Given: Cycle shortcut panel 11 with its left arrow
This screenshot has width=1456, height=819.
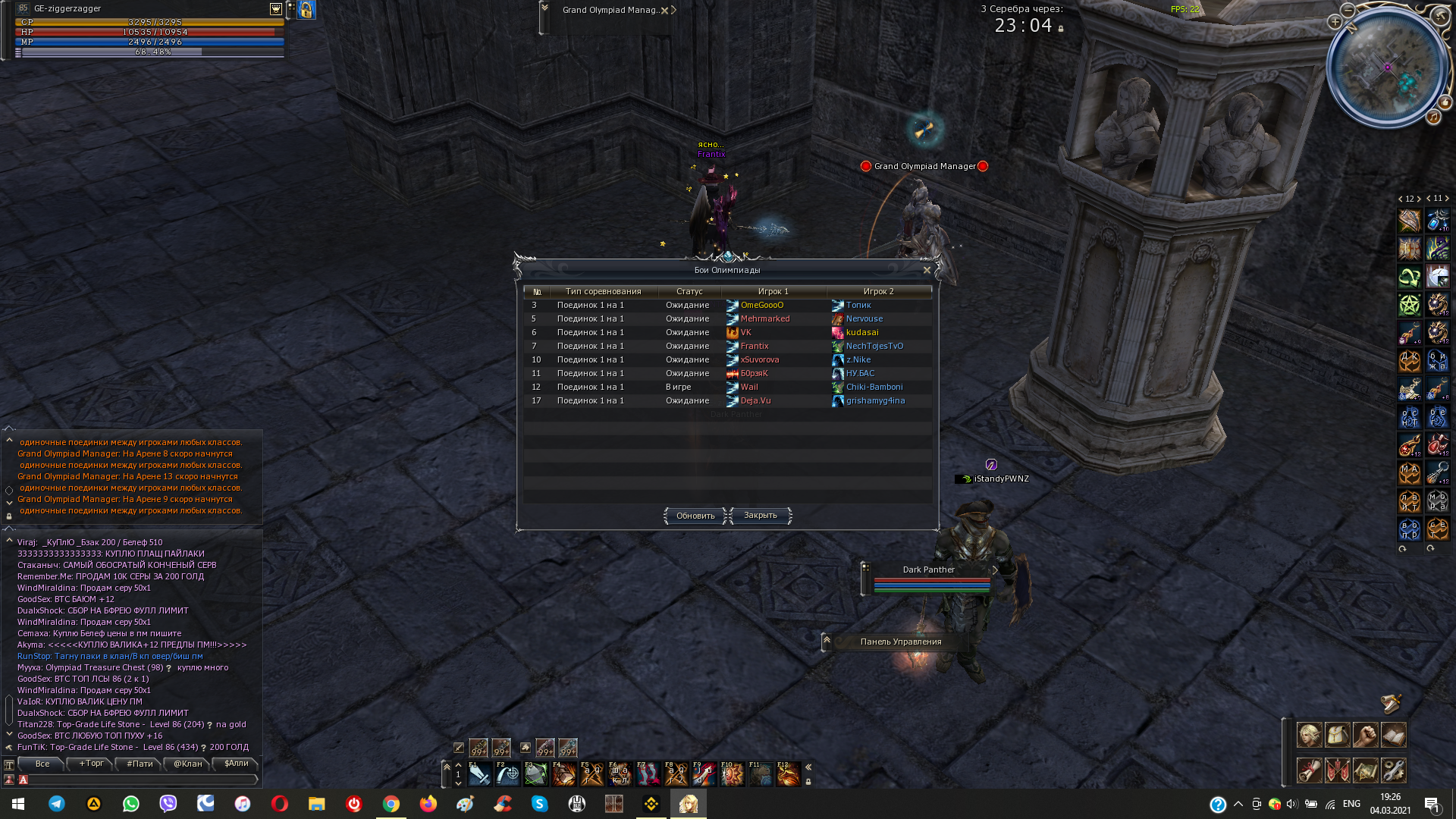Looking at the screenshot, I should 1429,199.
